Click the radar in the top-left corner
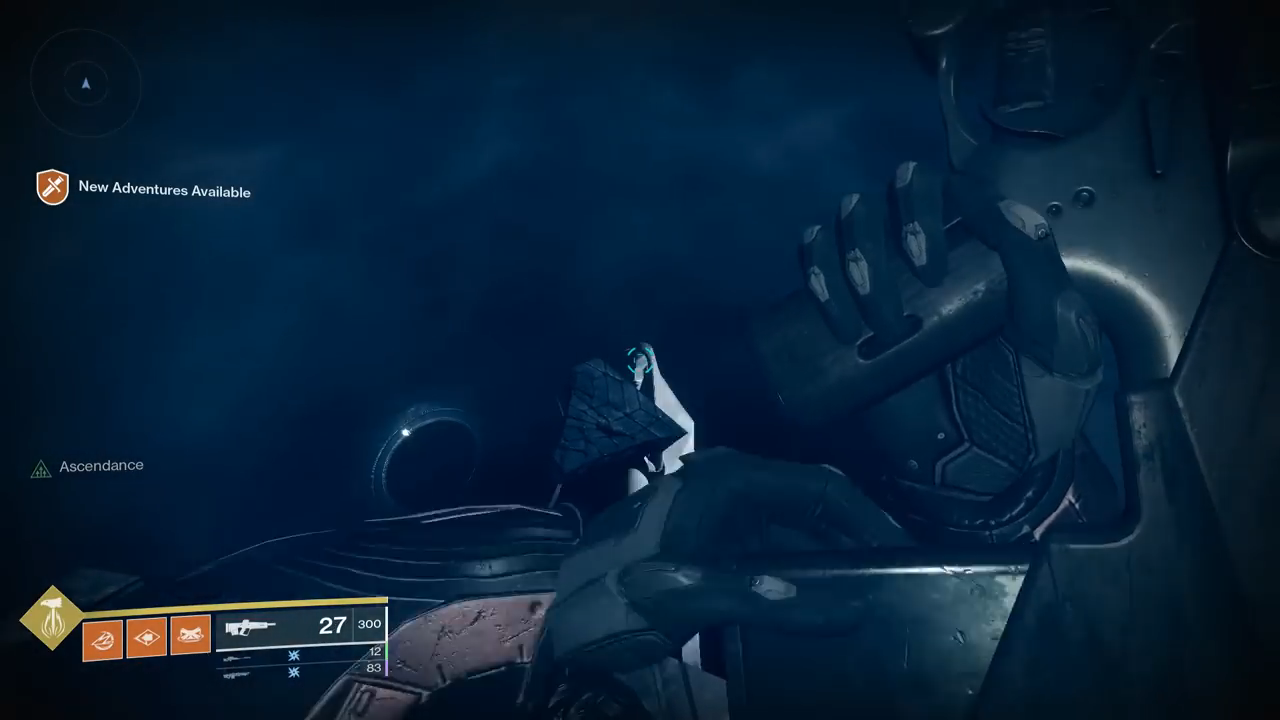Viewport: 1280px width, 720px height. coord(86,84)
